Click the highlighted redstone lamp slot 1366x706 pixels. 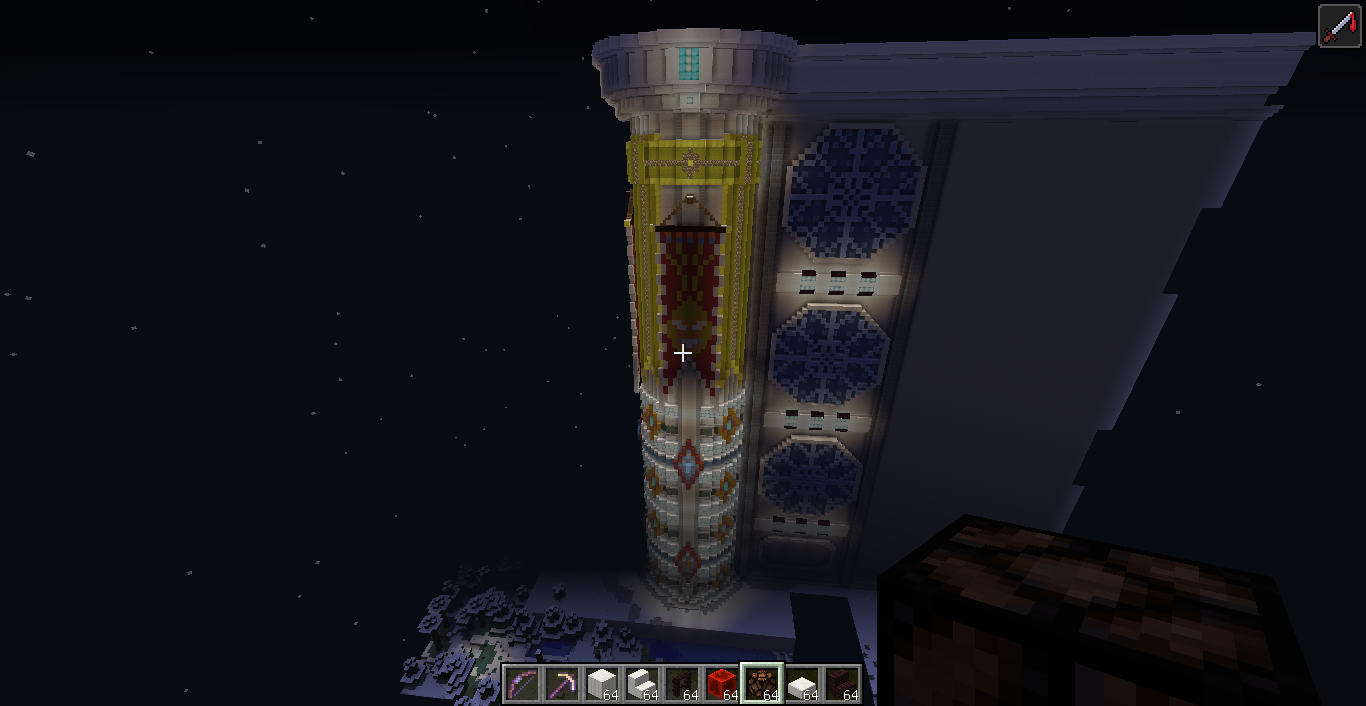[762, 684]
